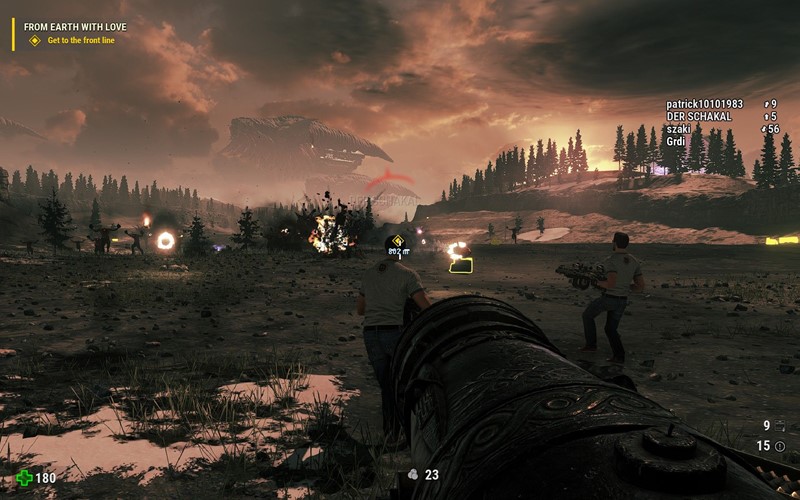Click the circled exclamation icon beside 15
The image size is (800, 500).
click(780, 446)
